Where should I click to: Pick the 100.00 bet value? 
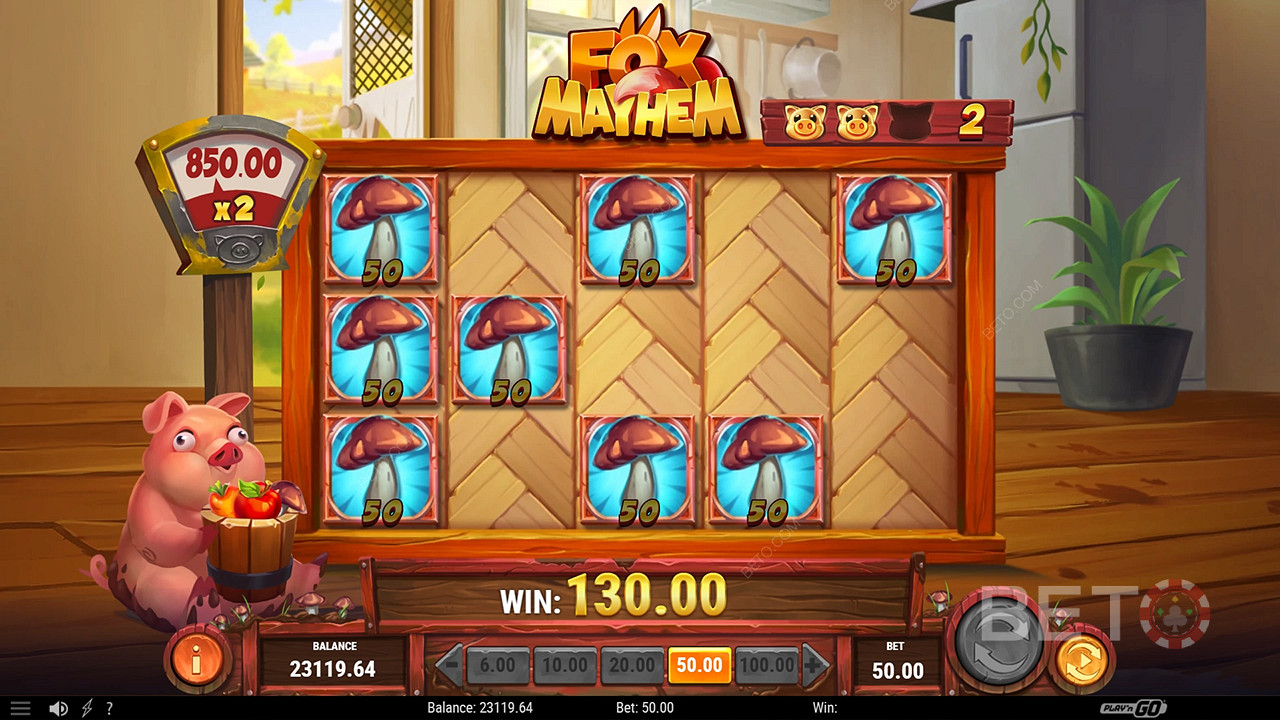767,666
